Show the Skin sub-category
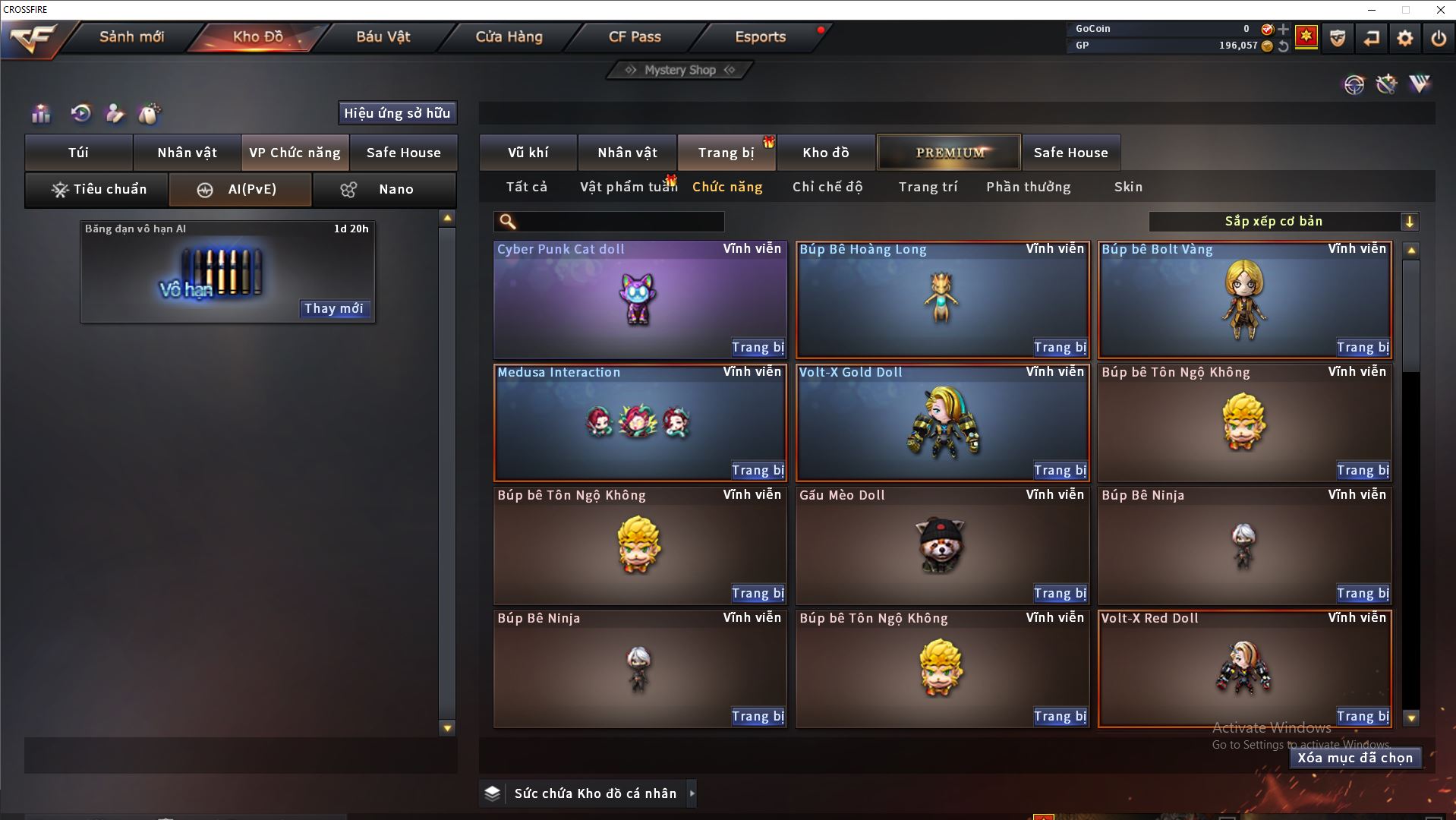Viewport: 1456px width, 820px height. point(1128,187)
